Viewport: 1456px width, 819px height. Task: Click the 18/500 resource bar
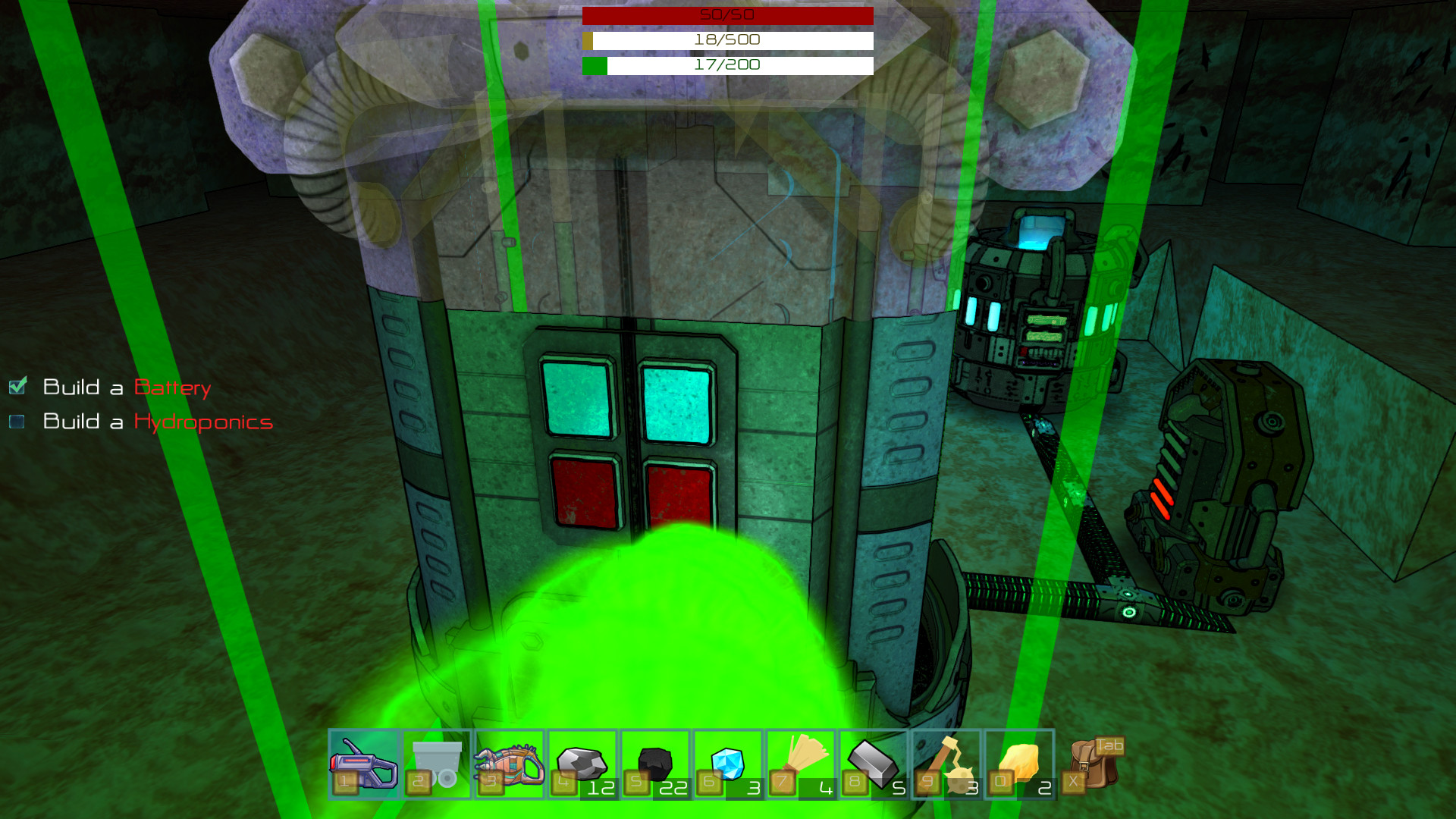[x=726, y=40]
